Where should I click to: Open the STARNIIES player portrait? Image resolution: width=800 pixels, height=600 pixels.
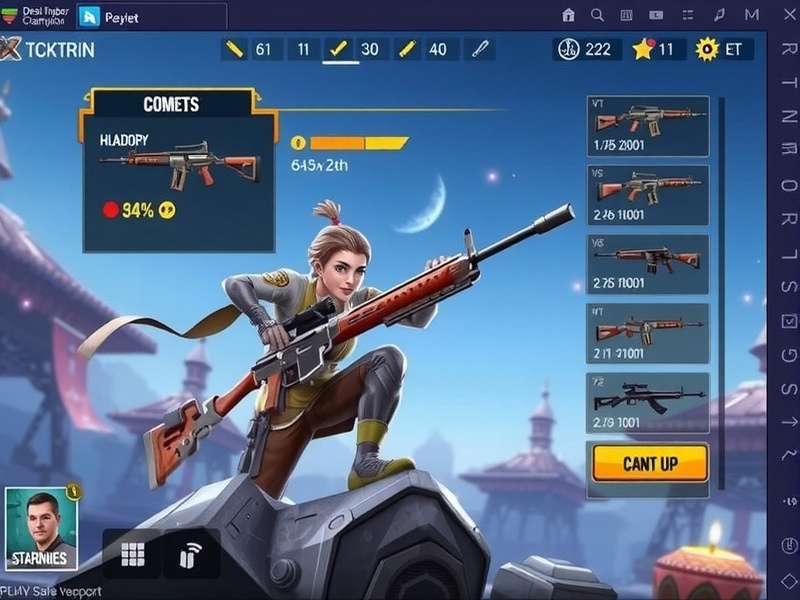coord(41,530)
